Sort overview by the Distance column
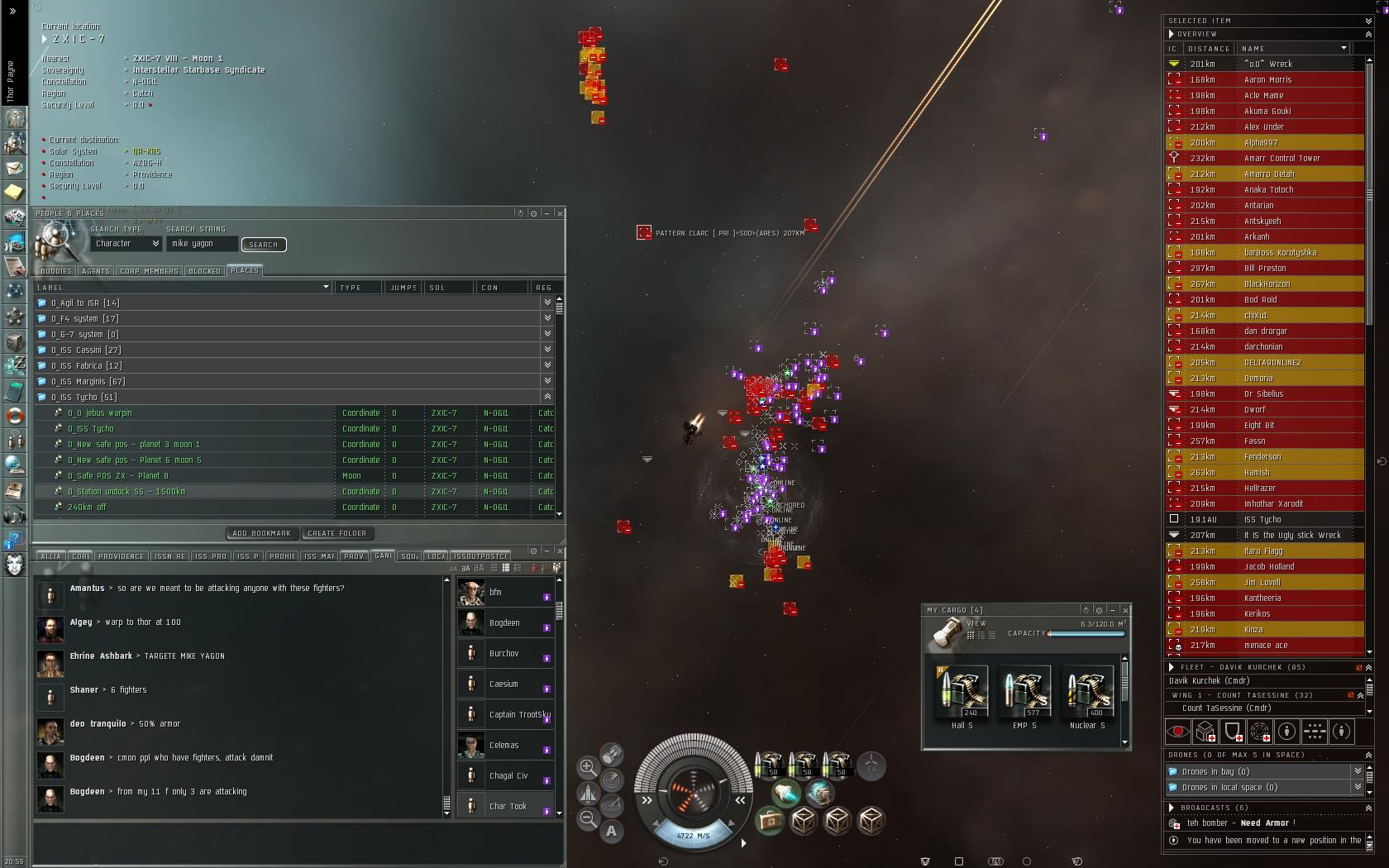The image size is (1389, 868). click(x=1209, y=49)
